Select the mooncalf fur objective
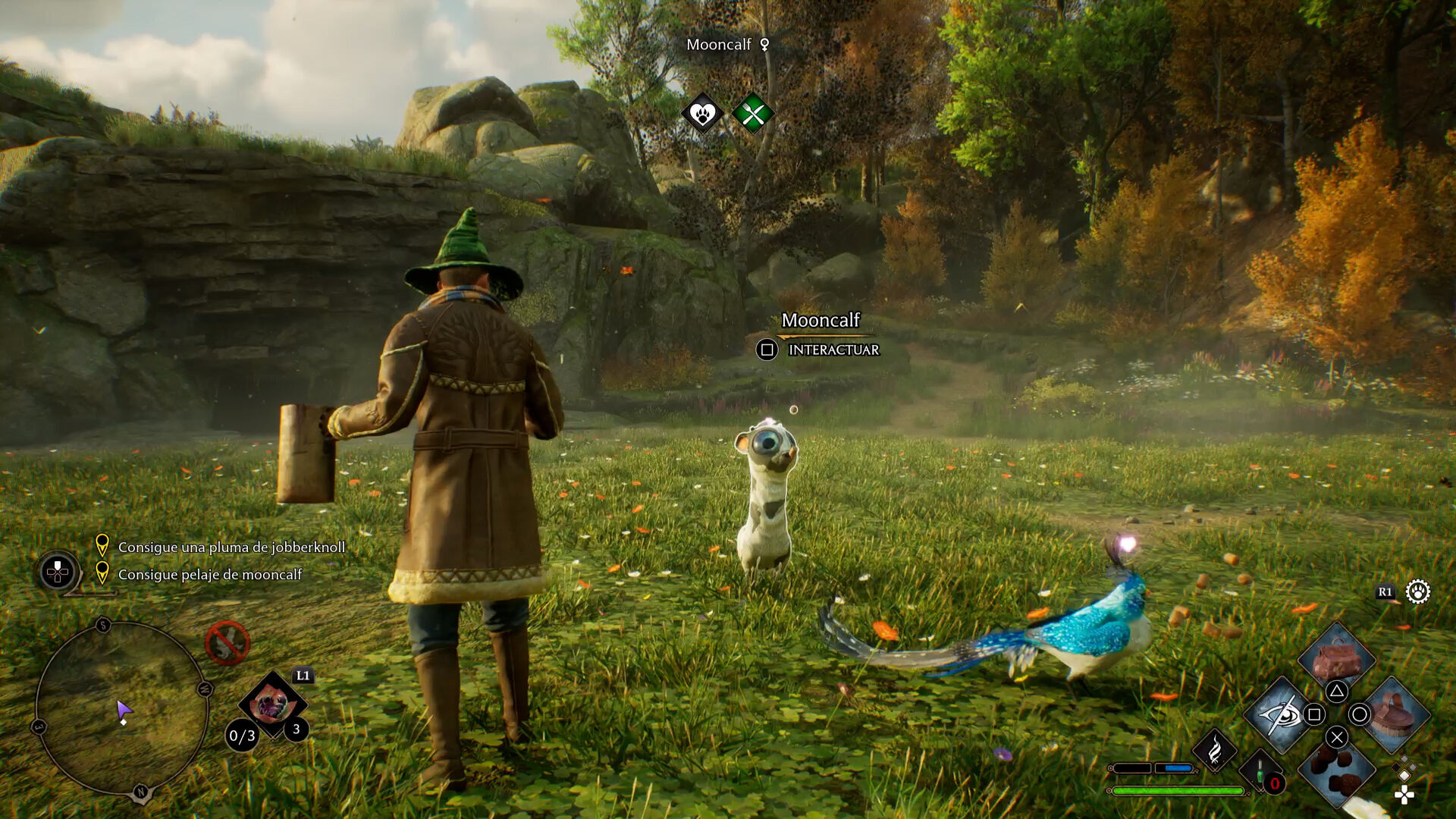Image resolution: width=1456 pixels, height=819 pixels. (209, 574)
